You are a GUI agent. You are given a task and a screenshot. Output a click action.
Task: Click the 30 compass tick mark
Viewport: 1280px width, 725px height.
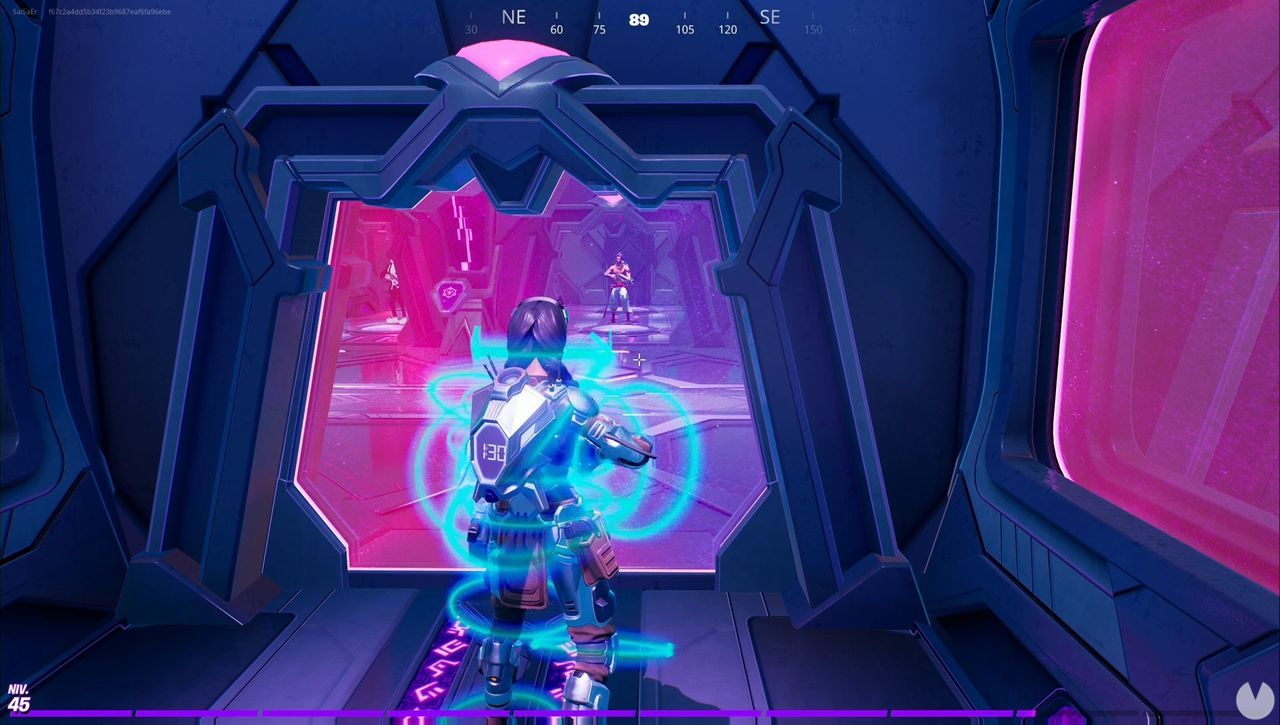click(469, 30)
